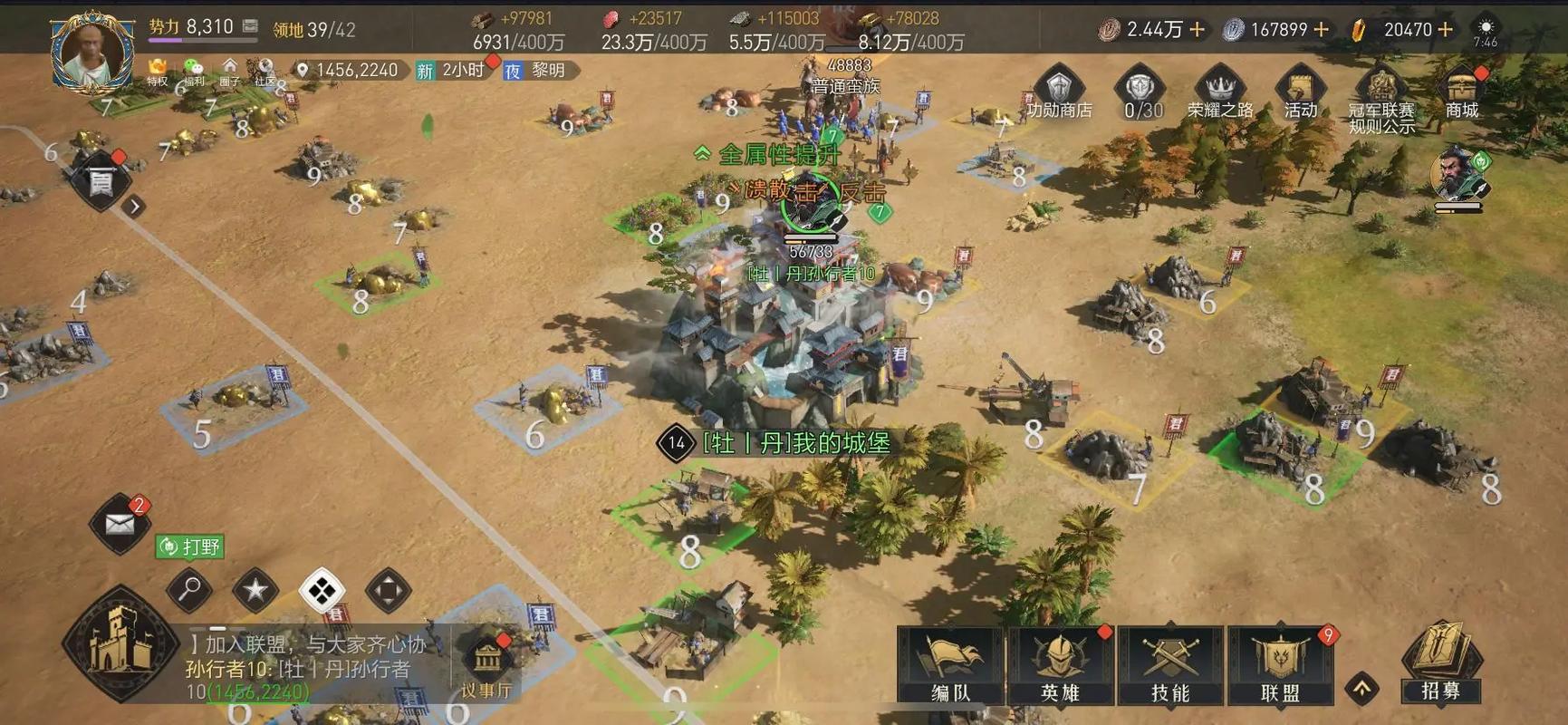Viewport: 1568px width, 725px height.
Task: Open the star favorites button
Action: pos(255,591)
